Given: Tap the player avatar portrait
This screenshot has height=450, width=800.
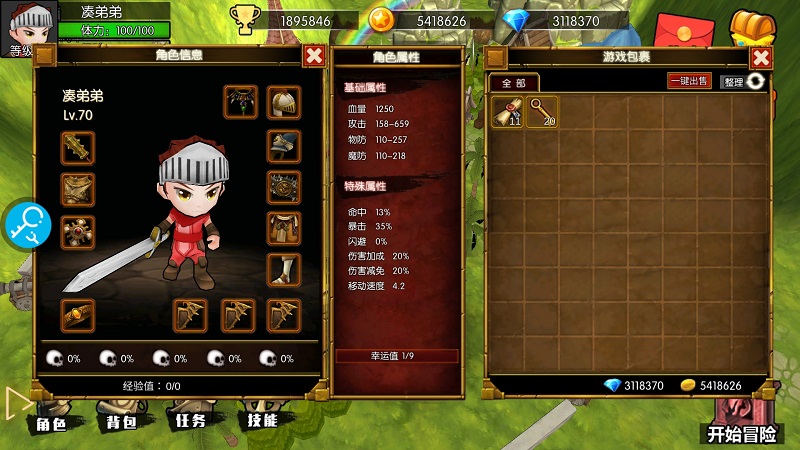Looking at the screenshot, I should [x=27, y=24].
